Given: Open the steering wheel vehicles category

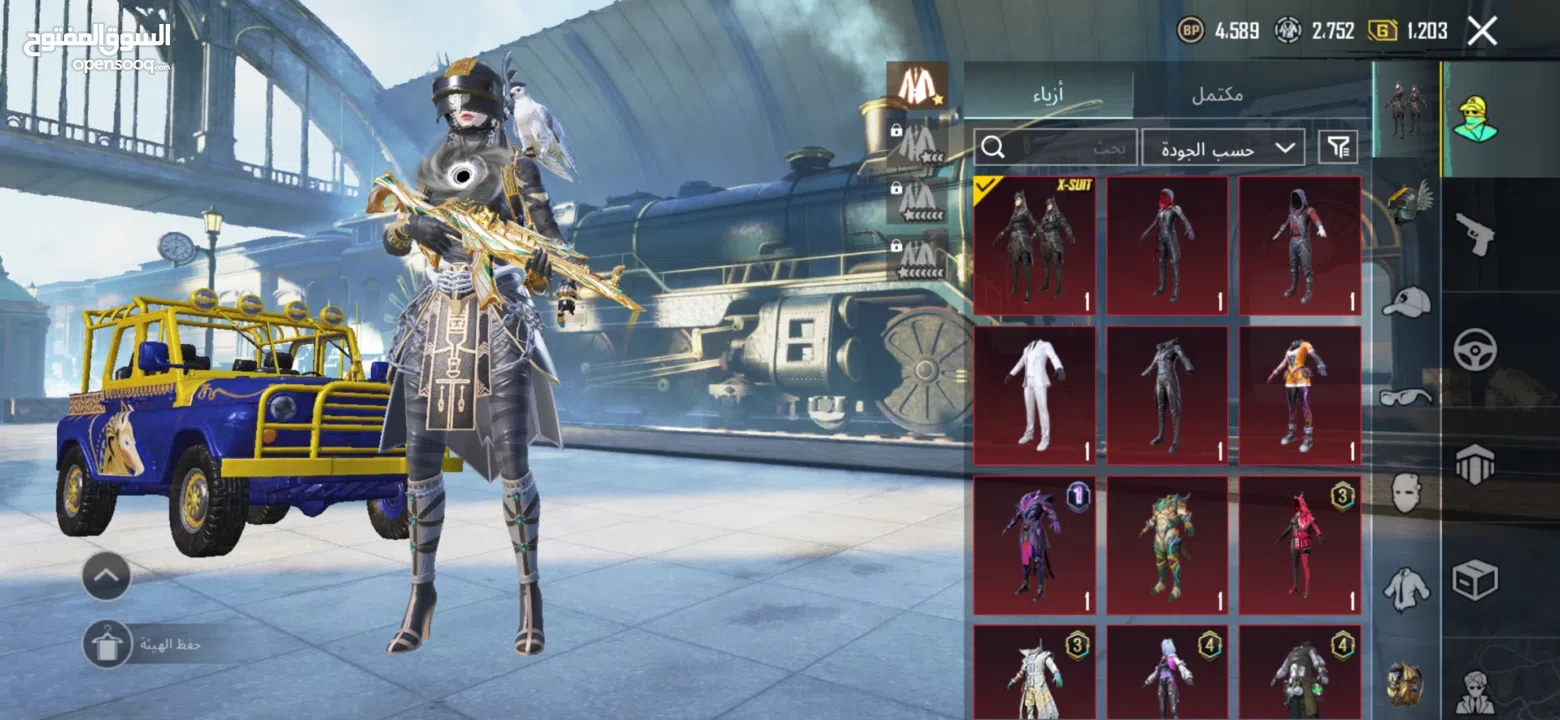Looking at the screenshot, I should (1474, 350).
